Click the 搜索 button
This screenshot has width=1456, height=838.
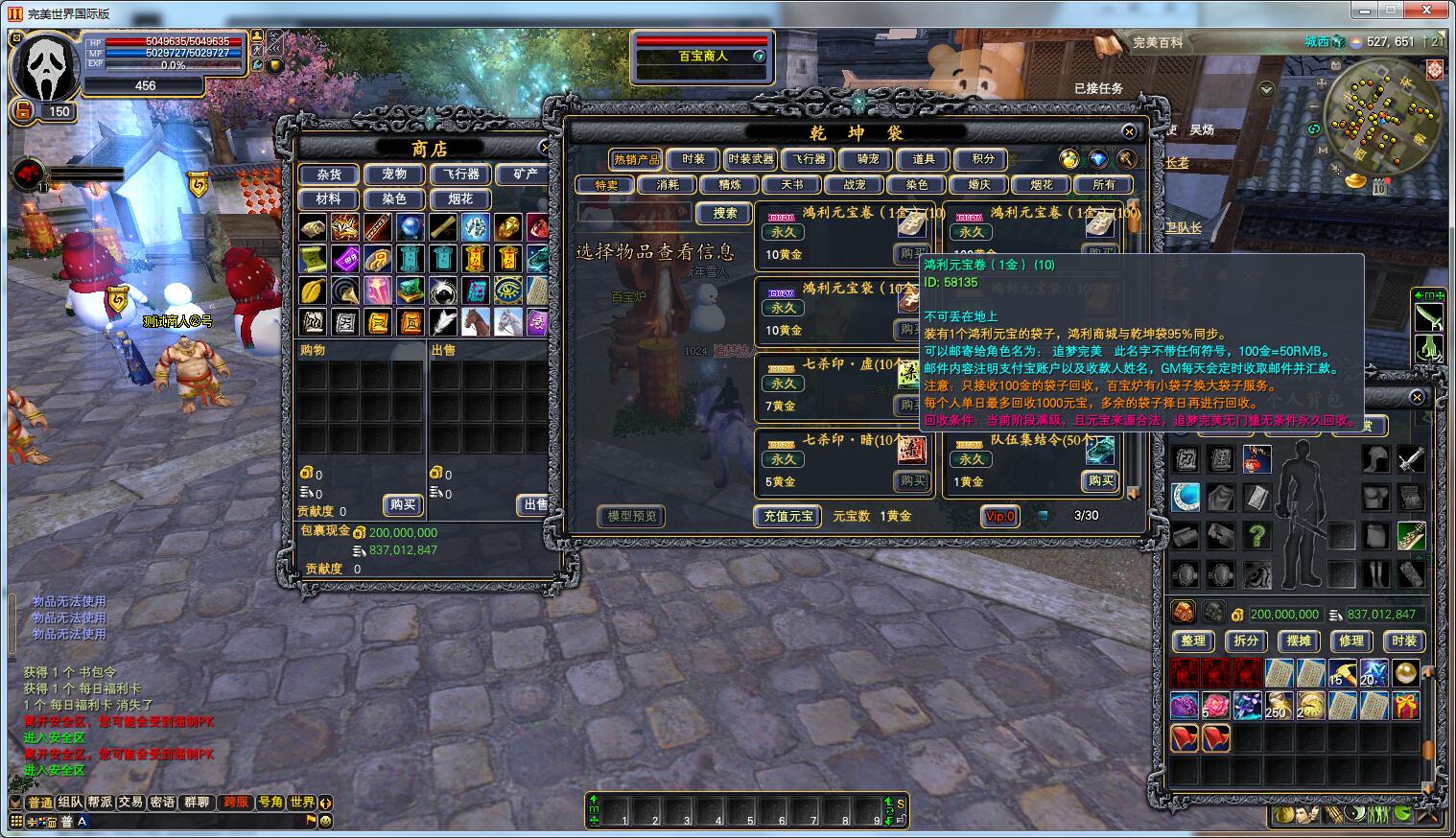pyautogui.click(x=724, y=214)
